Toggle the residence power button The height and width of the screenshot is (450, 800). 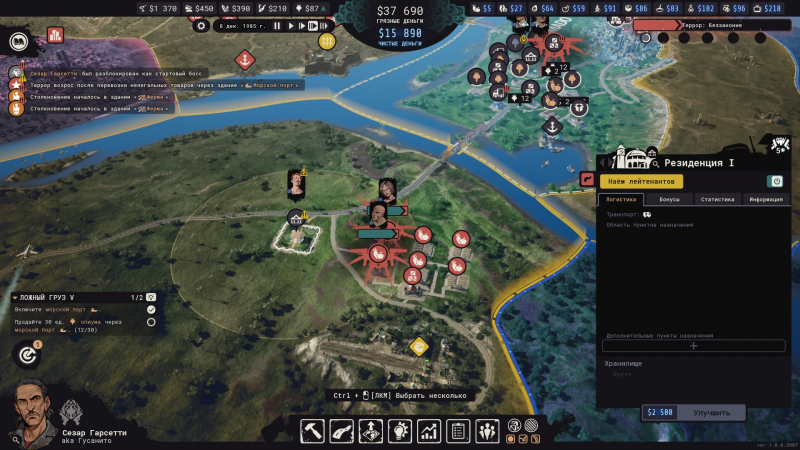tap(775, 181)
